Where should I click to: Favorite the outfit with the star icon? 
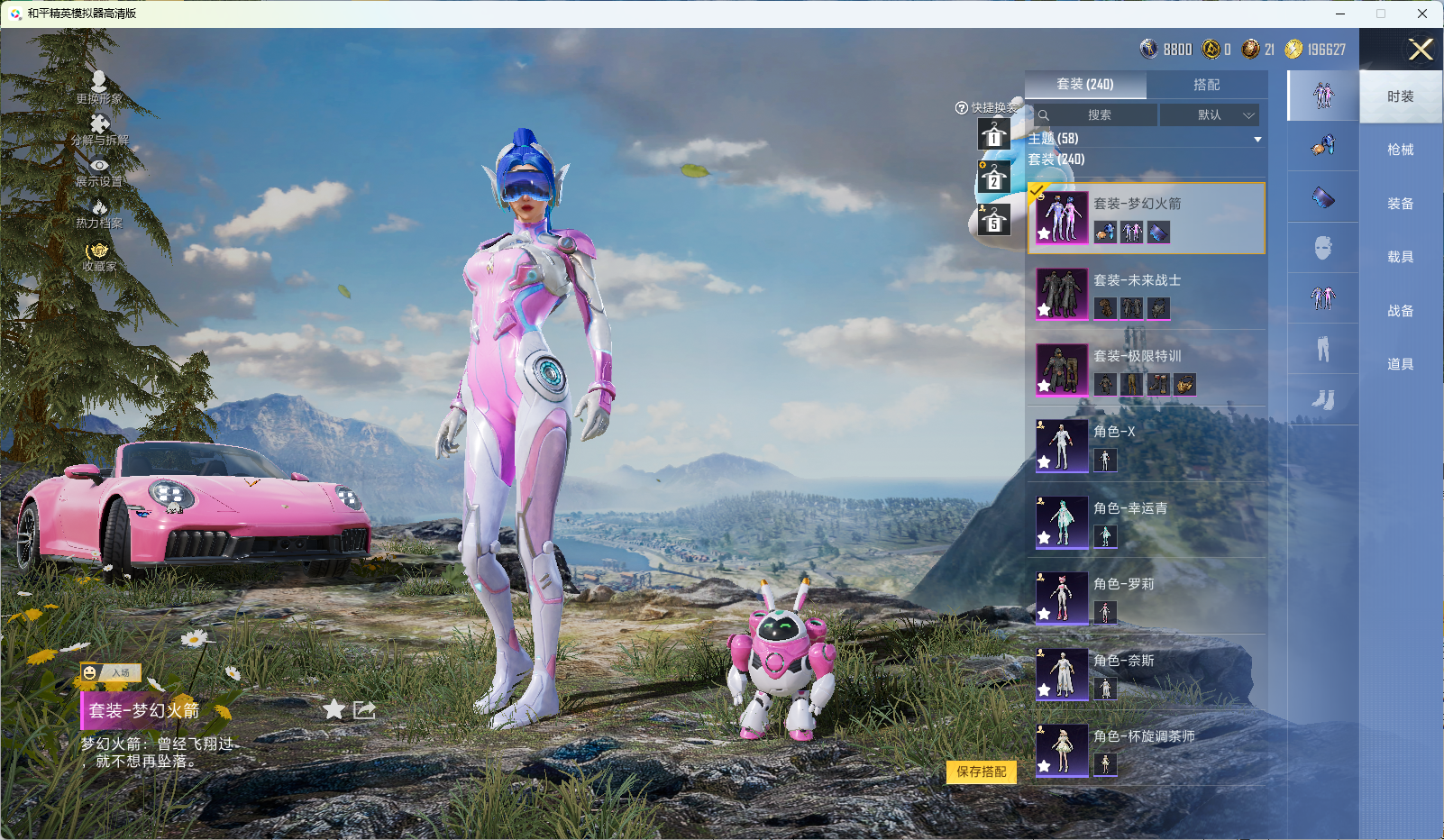(x=334, y=709)
